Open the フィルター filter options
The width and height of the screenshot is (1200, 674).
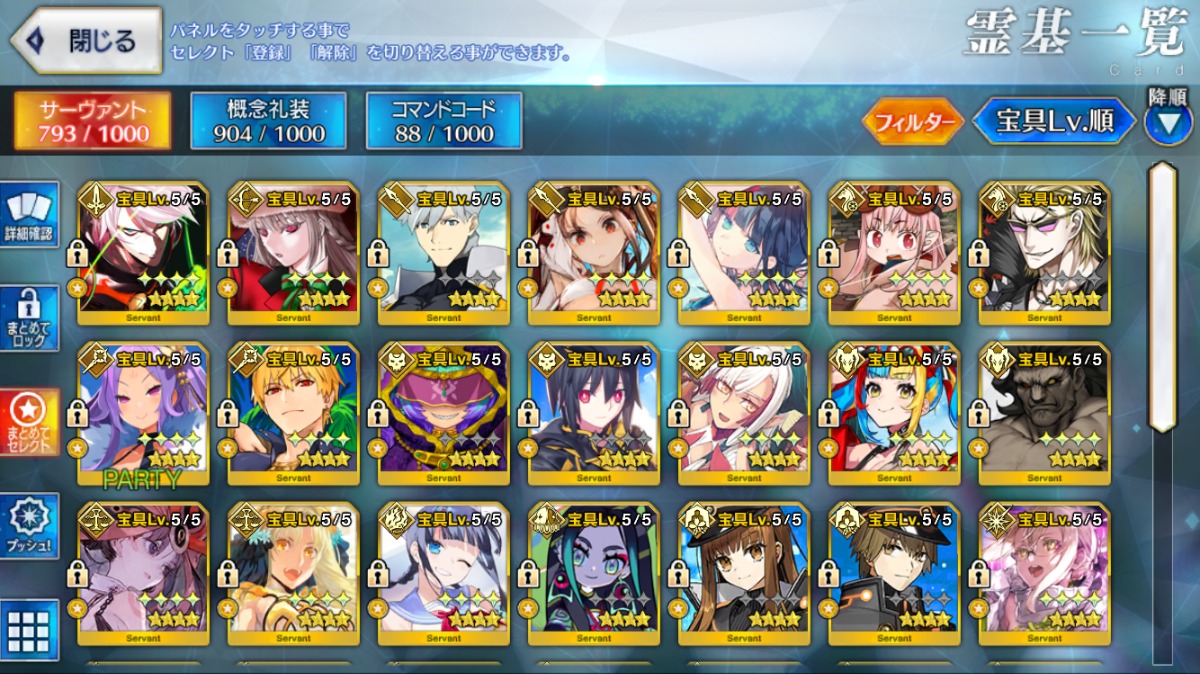913,122
